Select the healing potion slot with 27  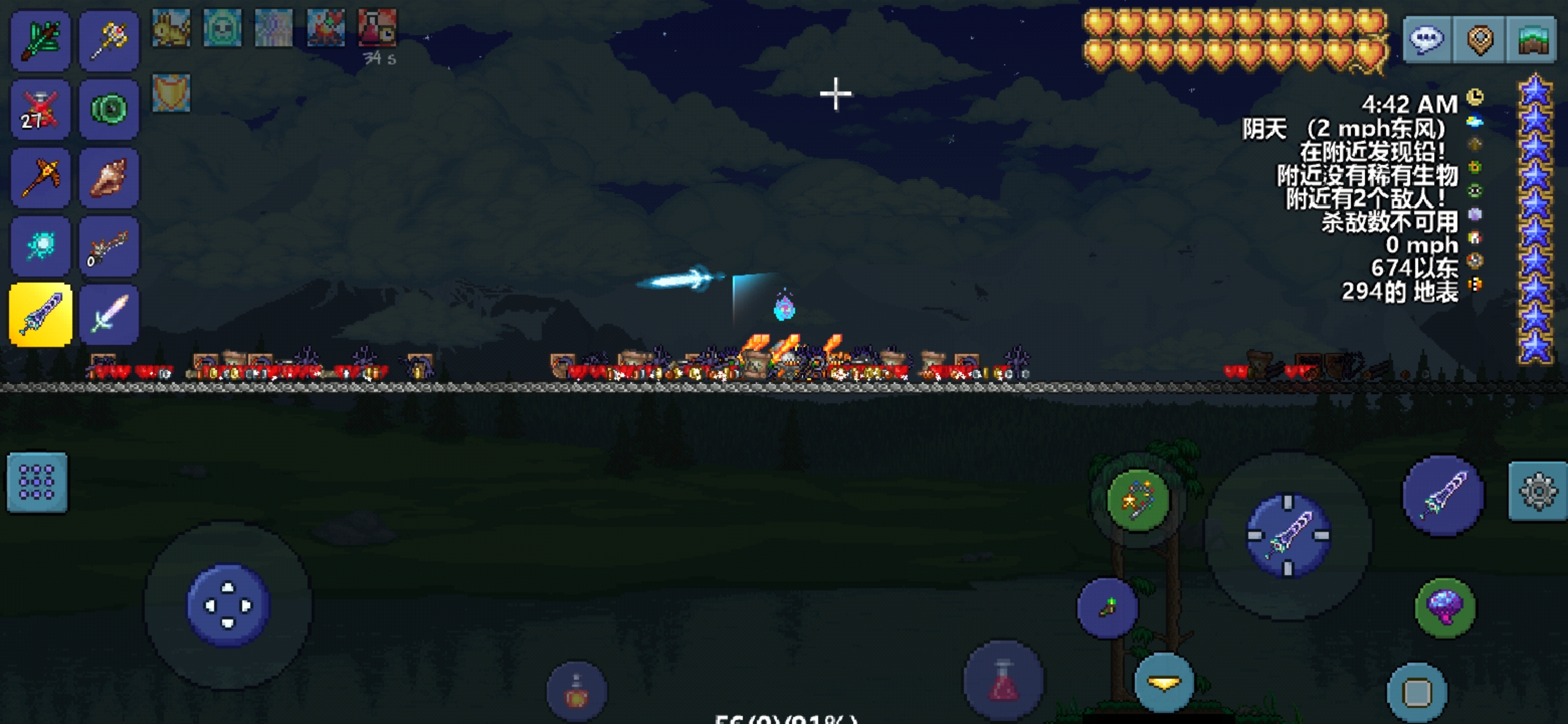click(x=40, y=109)
